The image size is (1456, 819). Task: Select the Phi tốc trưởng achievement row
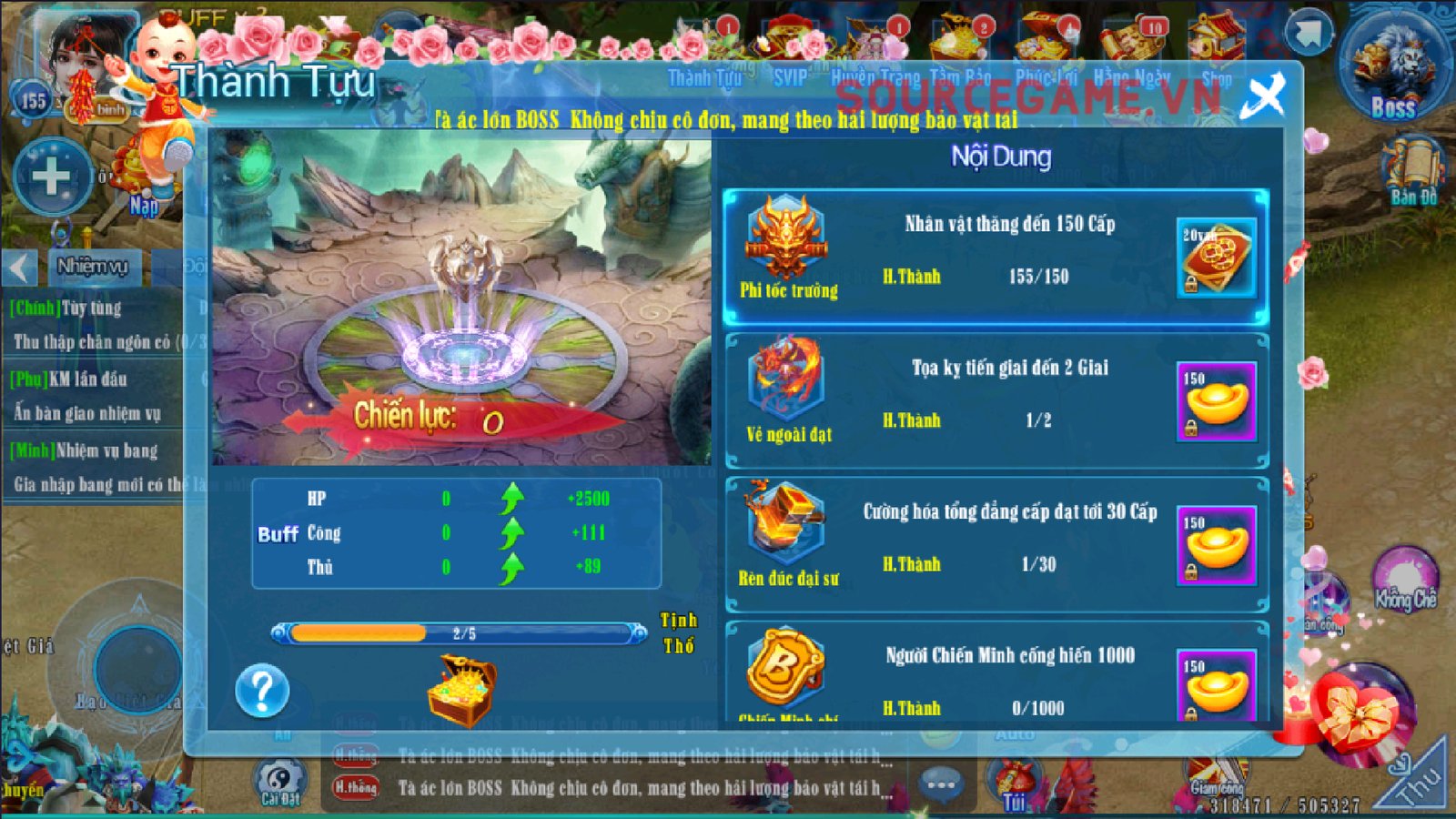(x=996, y=257)
